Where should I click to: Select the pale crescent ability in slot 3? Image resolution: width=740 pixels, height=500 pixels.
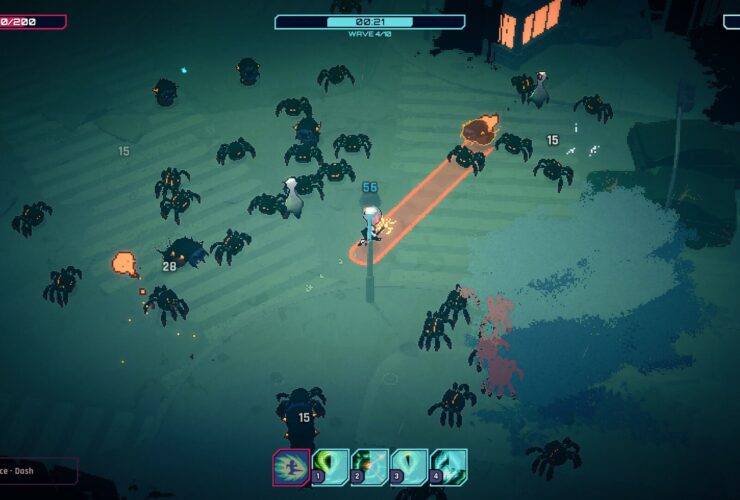(x=409, y=466)
